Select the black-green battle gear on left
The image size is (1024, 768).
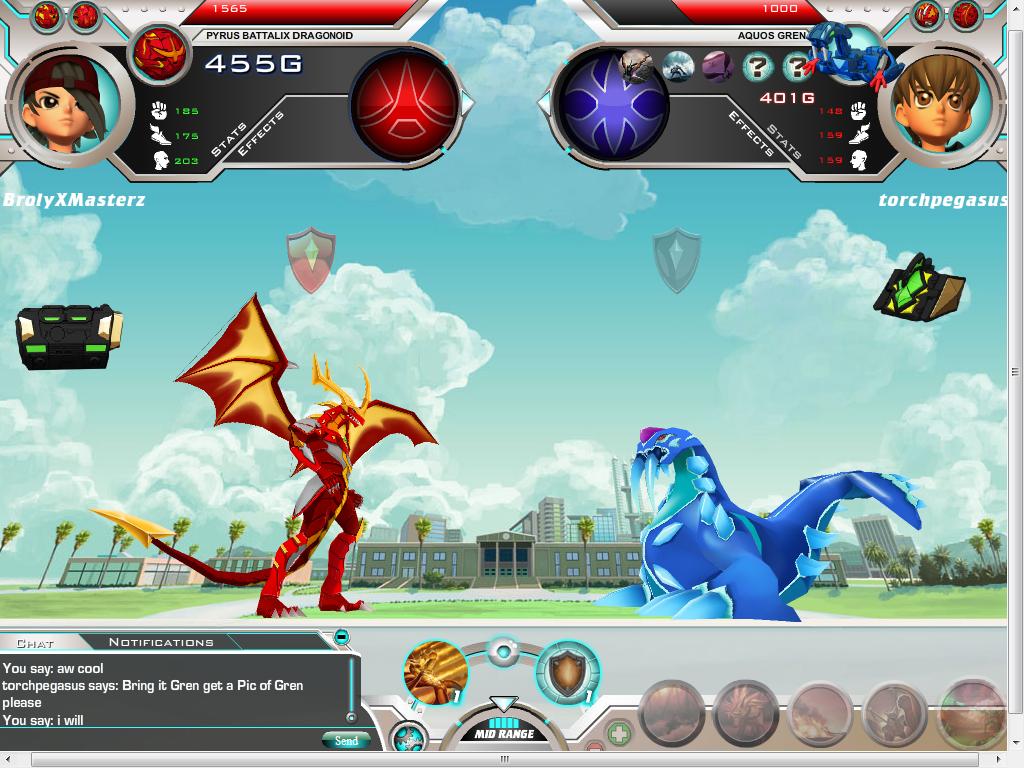click(68, 337)
